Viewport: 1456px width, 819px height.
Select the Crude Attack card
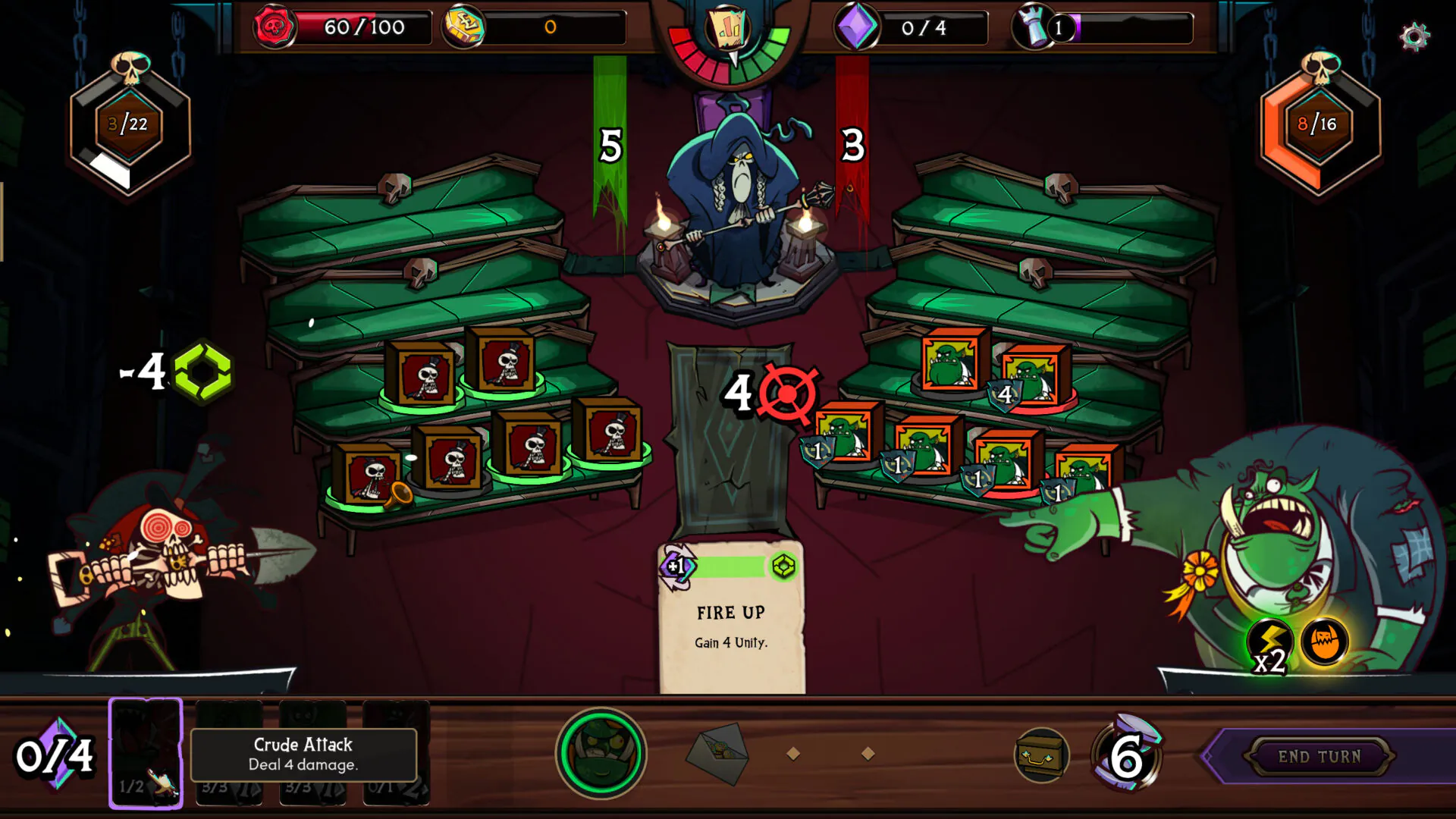[x=146, y=752]
